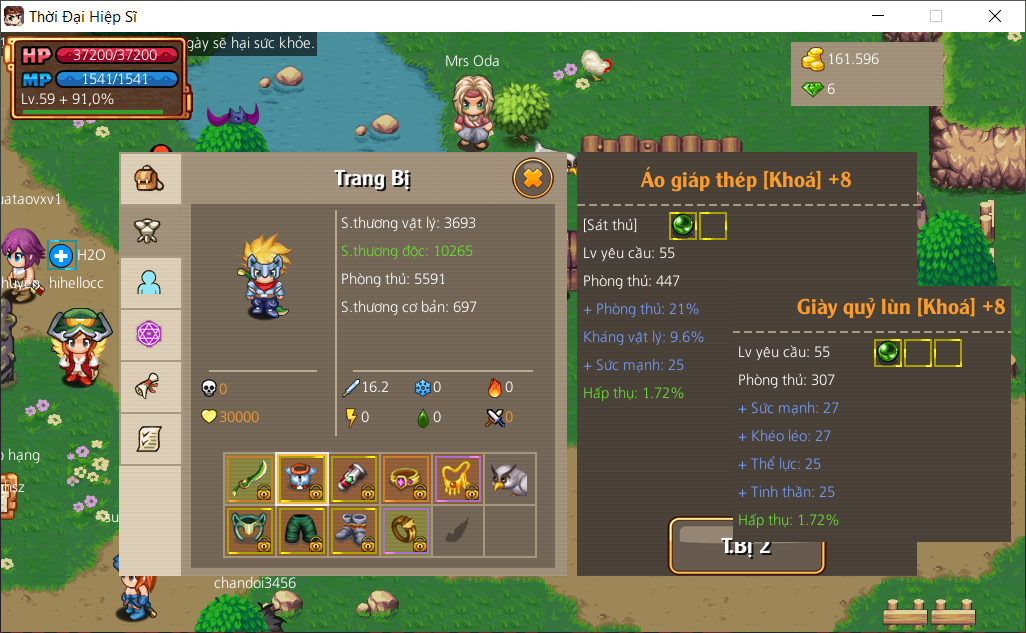Select the green curved sword slot
Viewport: 1026px width, 633px height.
click(x=250, y=479)
